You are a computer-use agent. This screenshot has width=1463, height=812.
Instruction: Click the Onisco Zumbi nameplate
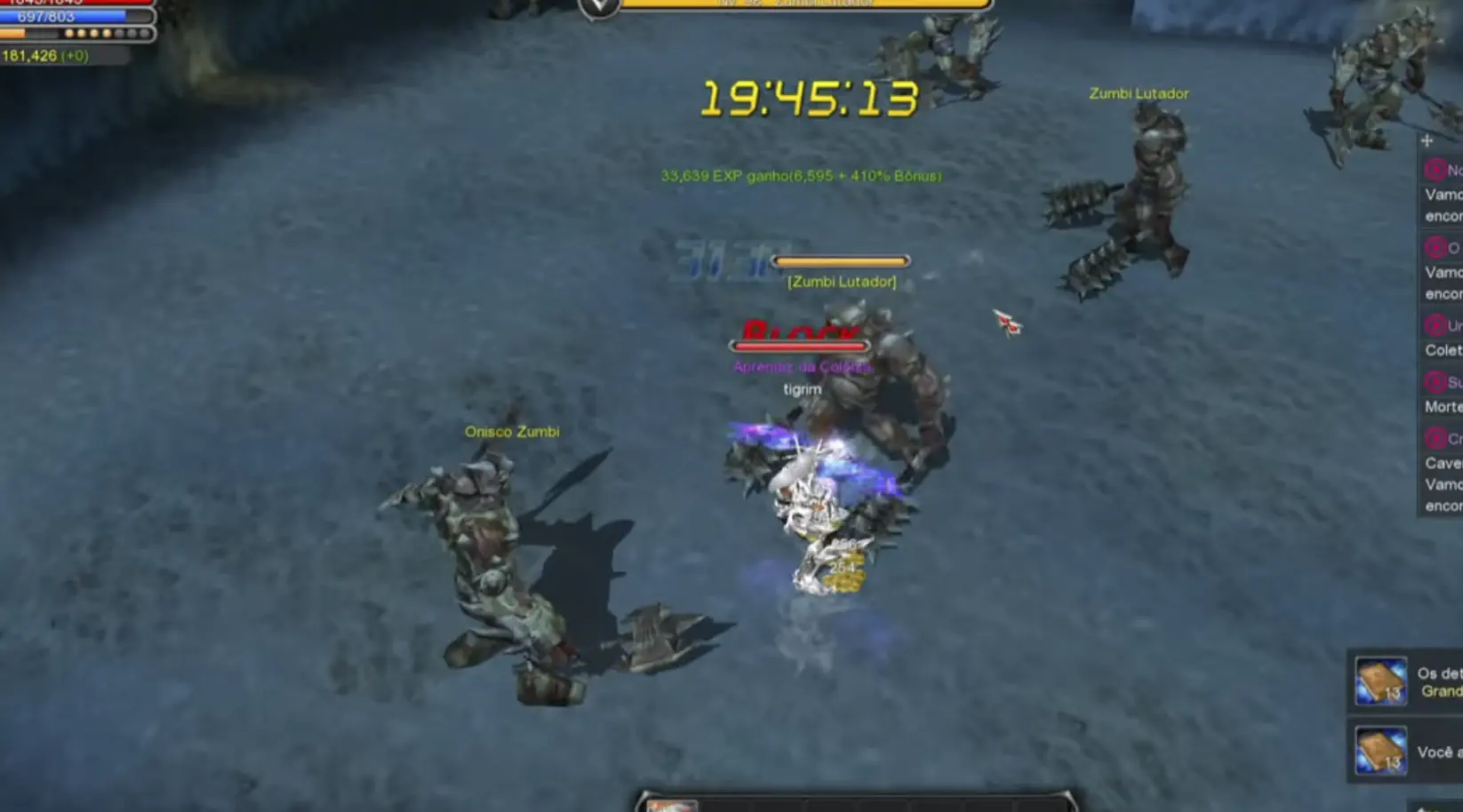click(513, 431)
